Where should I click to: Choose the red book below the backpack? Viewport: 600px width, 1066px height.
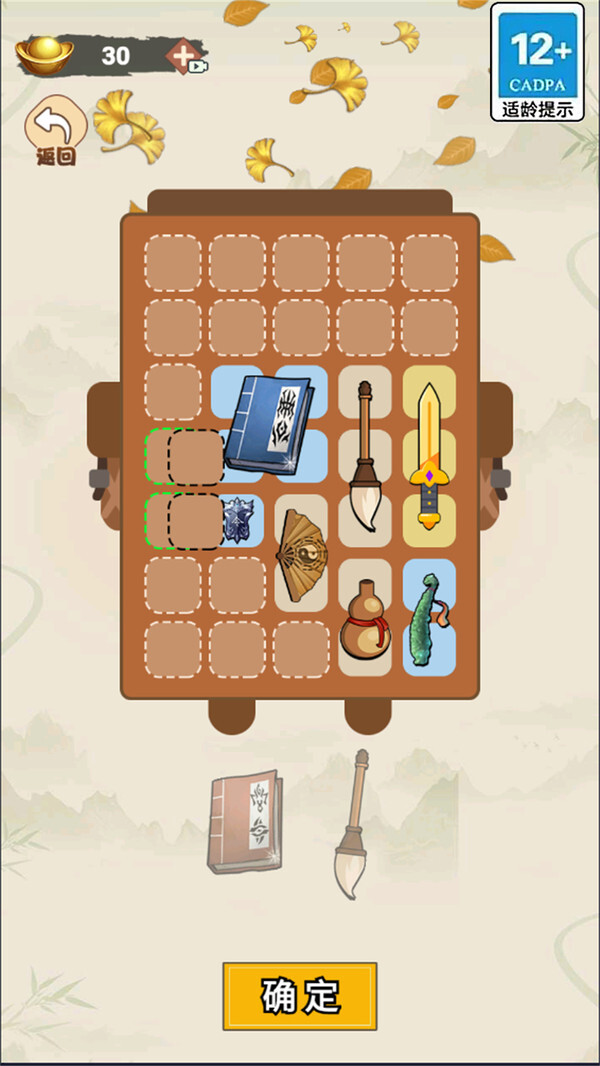click(x=246, y=821)
